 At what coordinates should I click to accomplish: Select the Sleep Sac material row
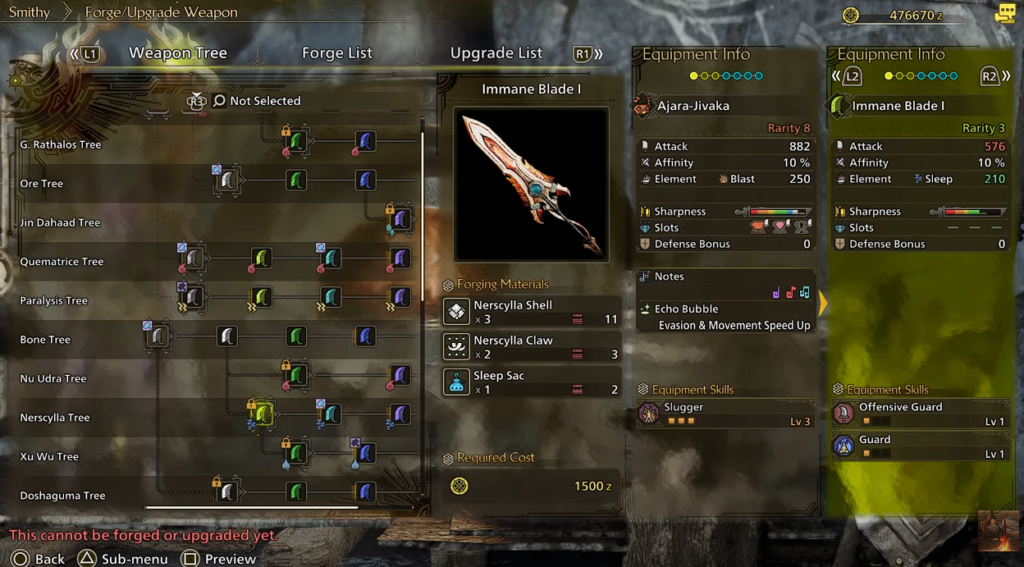coord(532,382)
